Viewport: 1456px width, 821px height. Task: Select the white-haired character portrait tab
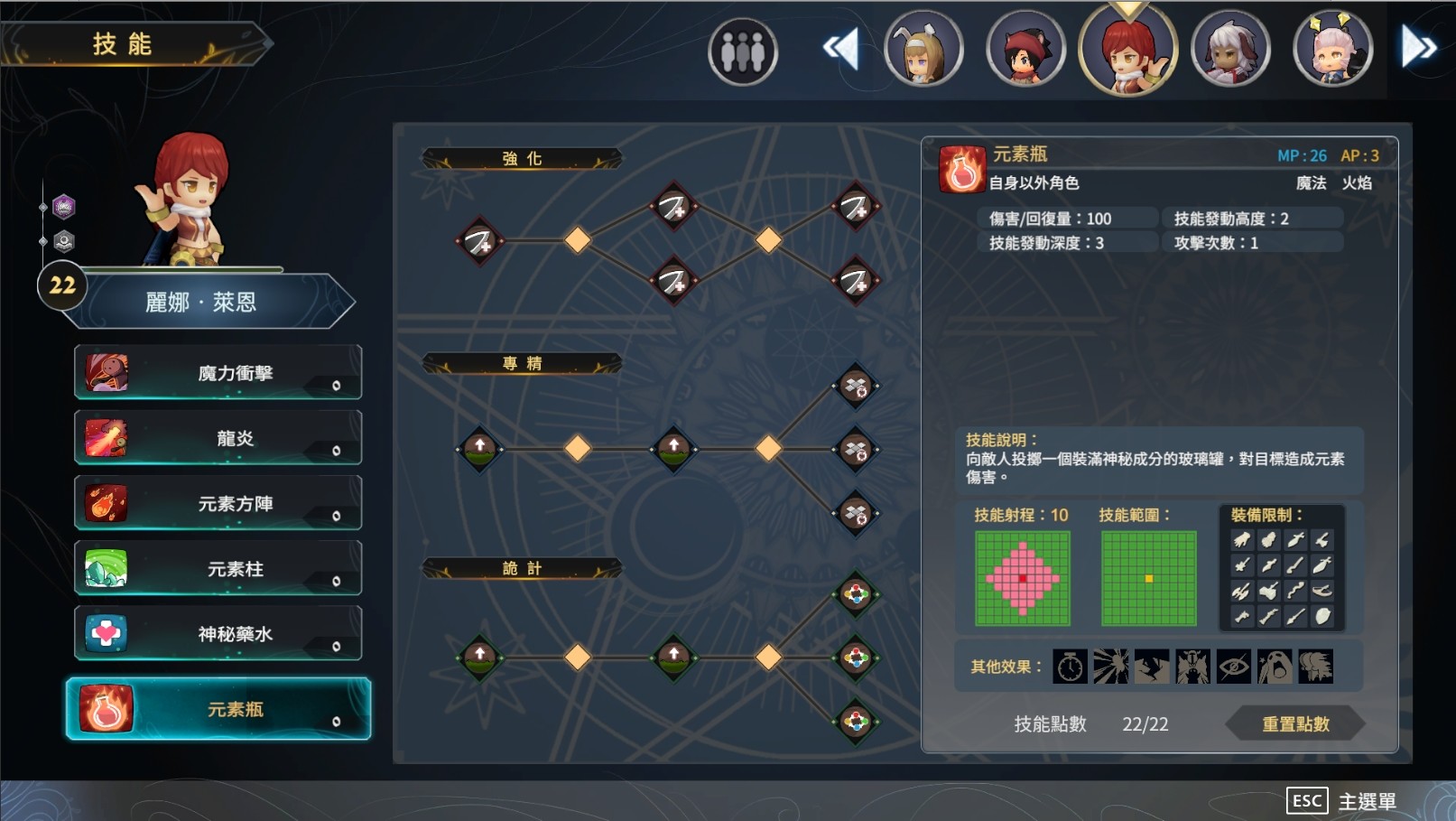coord(1231,49)
